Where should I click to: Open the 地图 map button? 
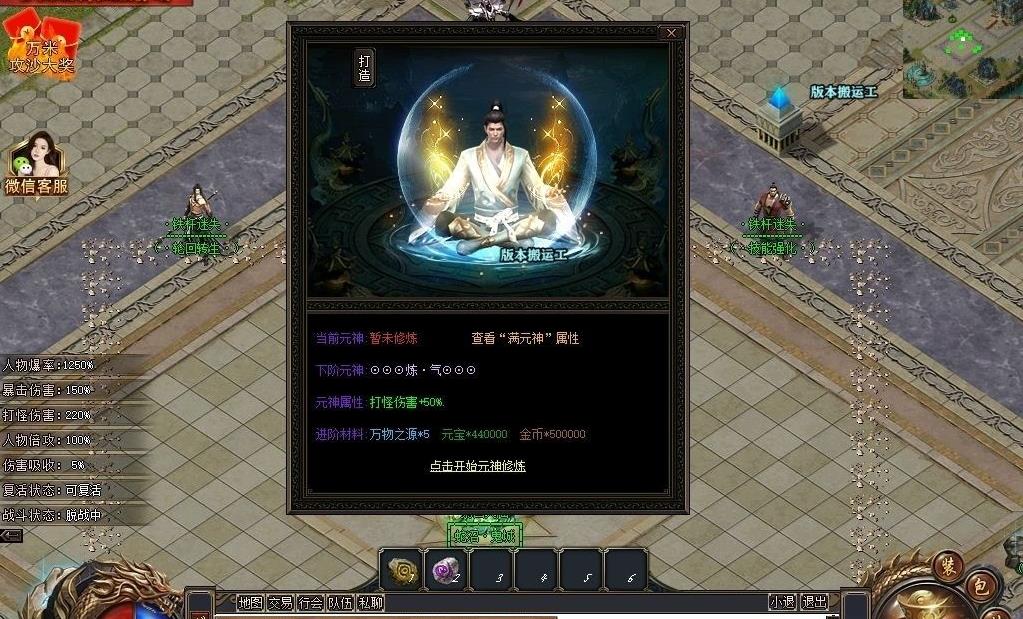(x=250, y=603)
